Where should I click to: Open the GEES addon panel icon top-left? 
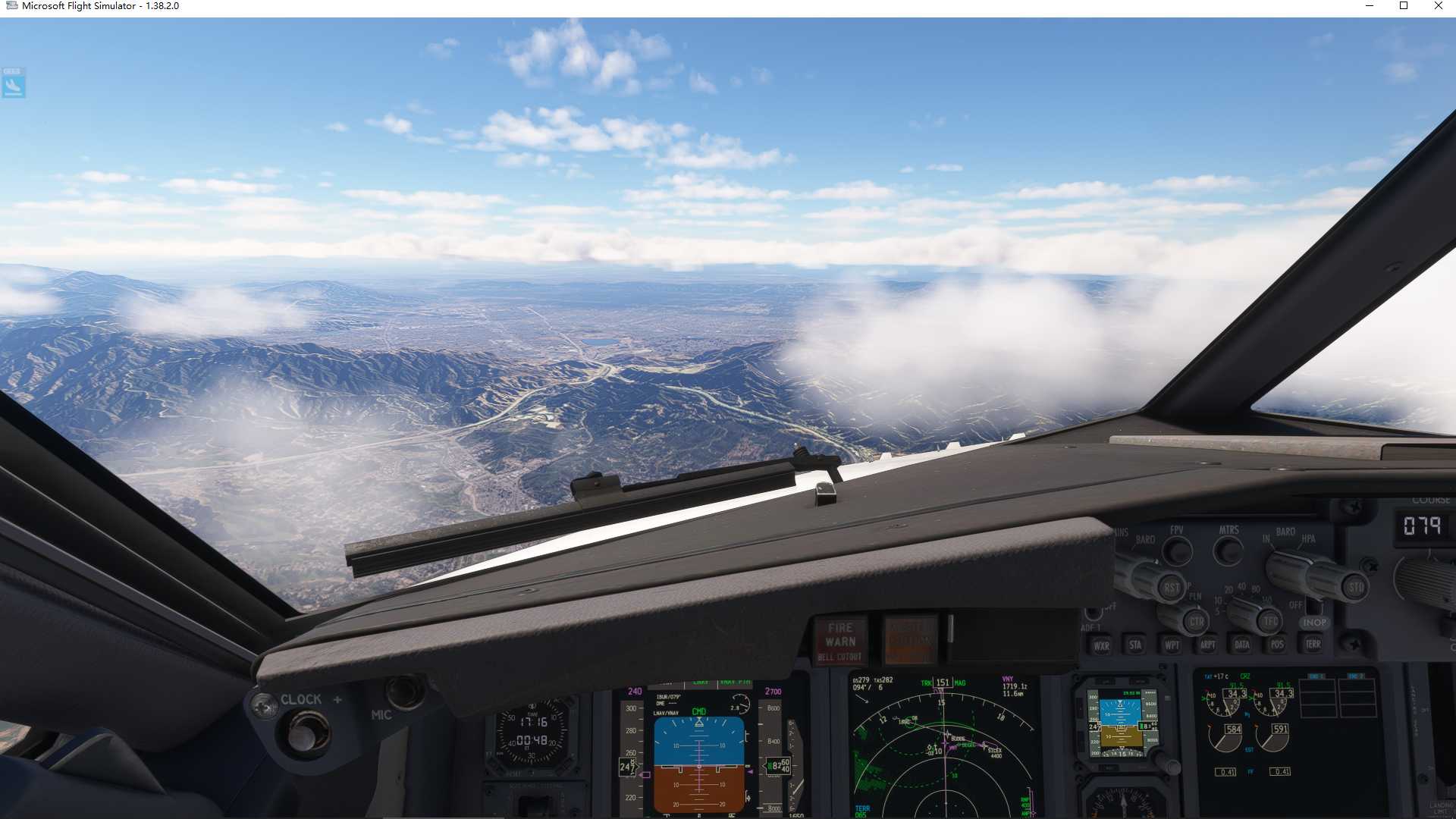pos(12,83)
